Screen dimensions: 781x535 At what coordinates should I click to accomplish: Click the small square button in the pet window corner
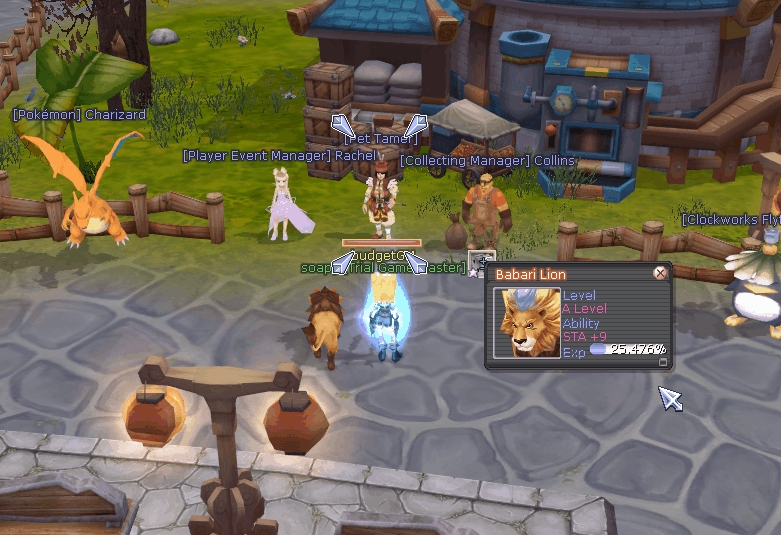662,363
